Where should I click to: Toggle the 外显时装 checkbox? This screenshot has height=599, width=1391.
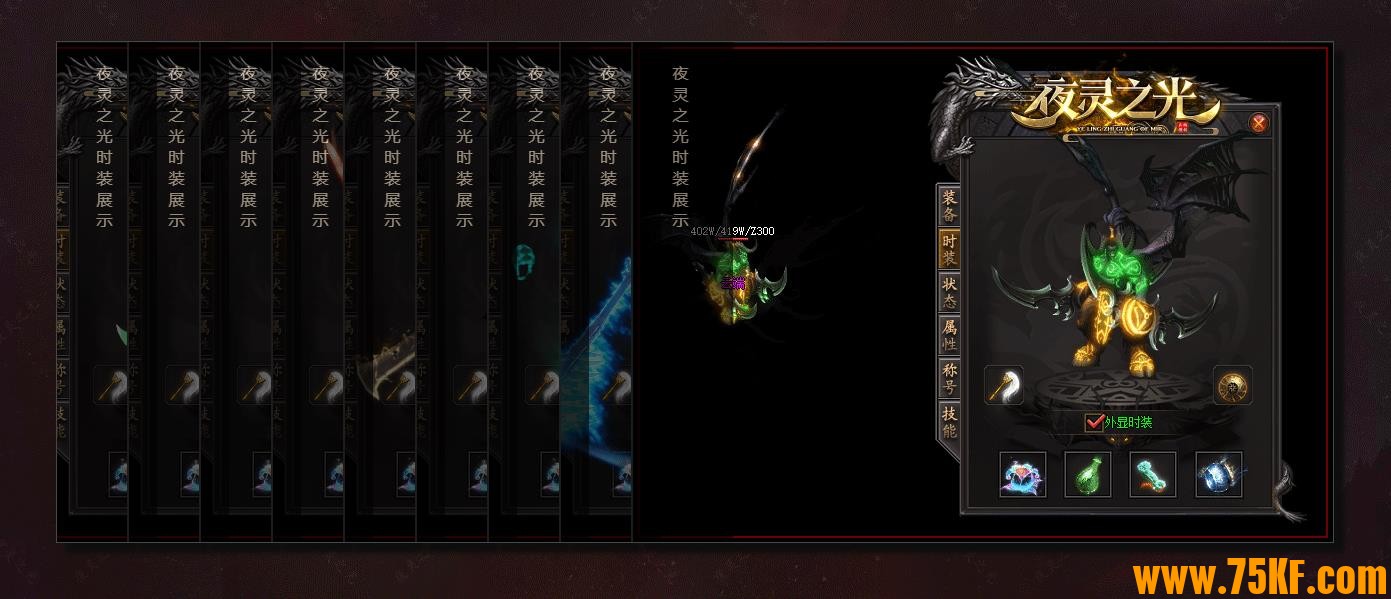pyautogui.click(x=1094, y=423)
